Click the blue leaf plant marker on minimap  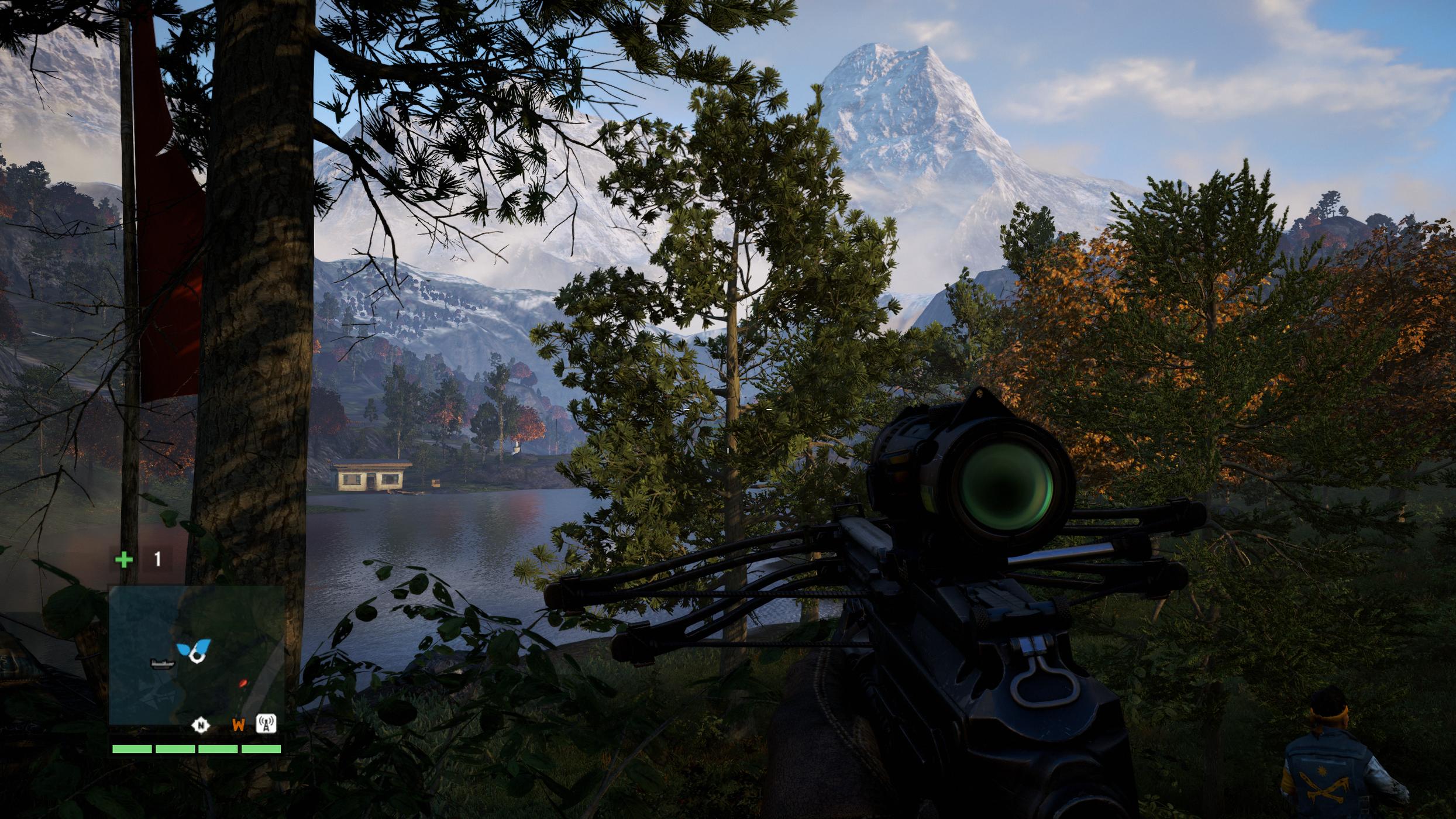tap(194, 648)
